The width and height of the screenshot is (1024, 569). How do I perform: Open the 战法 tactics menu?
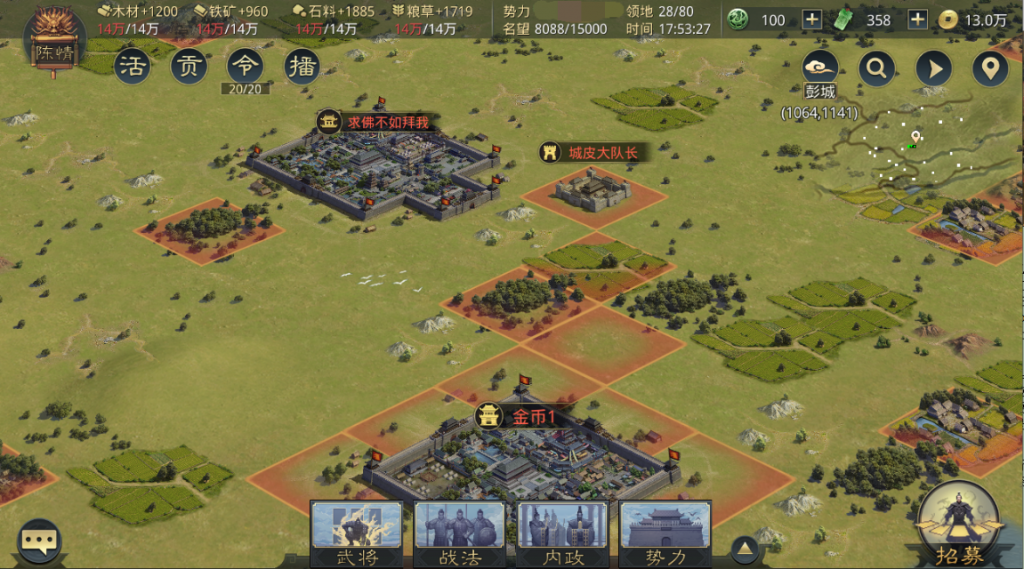[459, 534]
